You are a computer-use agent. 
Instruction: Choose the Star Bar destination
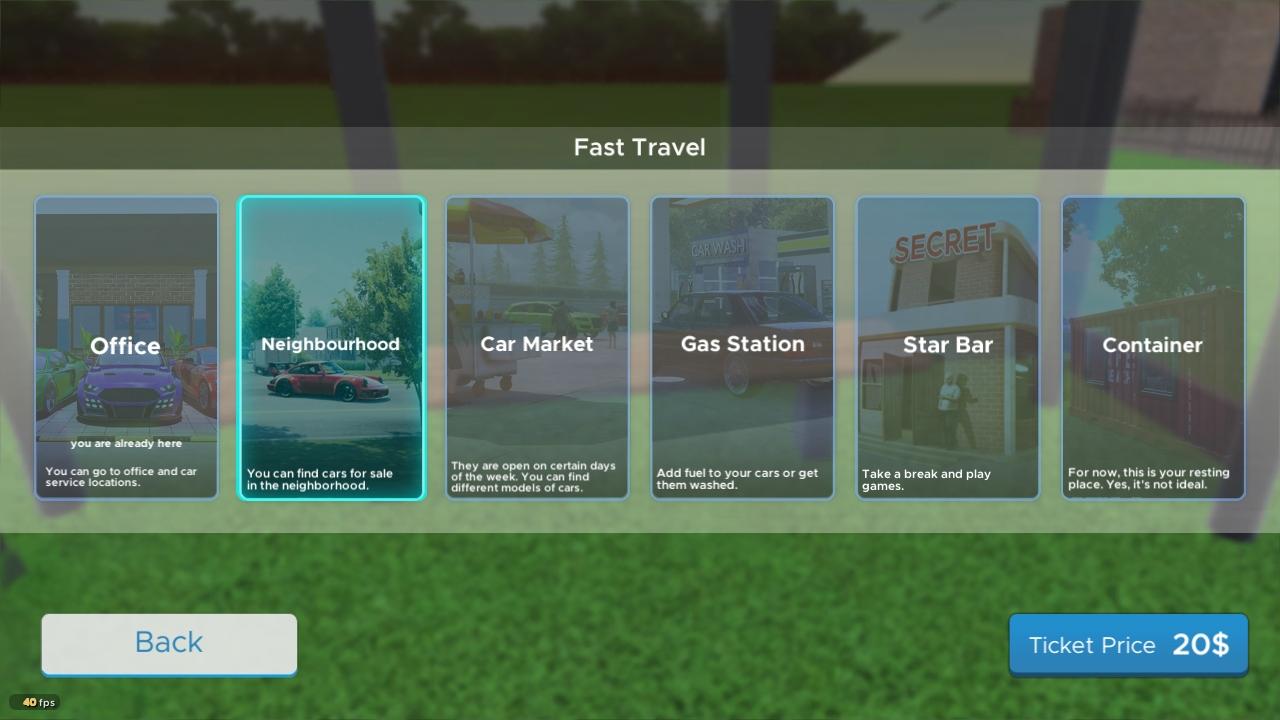point(947,347)
